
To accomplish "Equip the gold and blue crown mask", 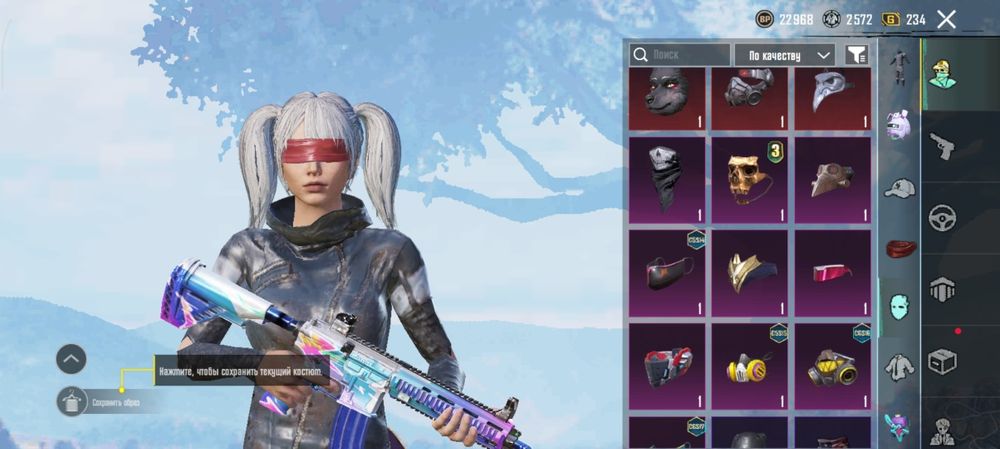I will [x=750, y=272].
